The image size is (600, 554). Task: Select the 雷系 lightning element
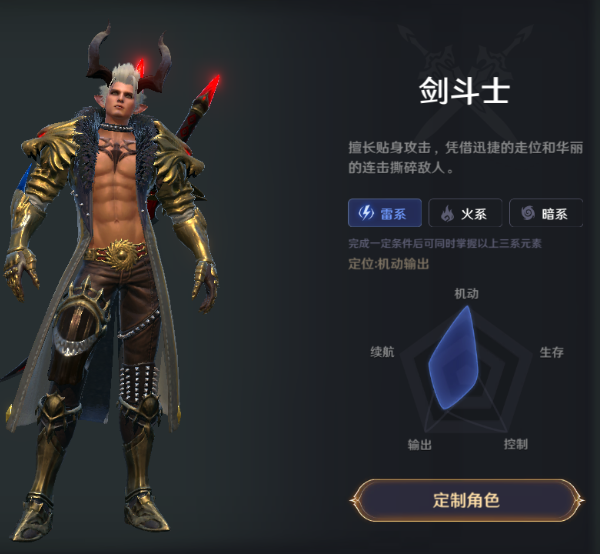coord(384,213)
